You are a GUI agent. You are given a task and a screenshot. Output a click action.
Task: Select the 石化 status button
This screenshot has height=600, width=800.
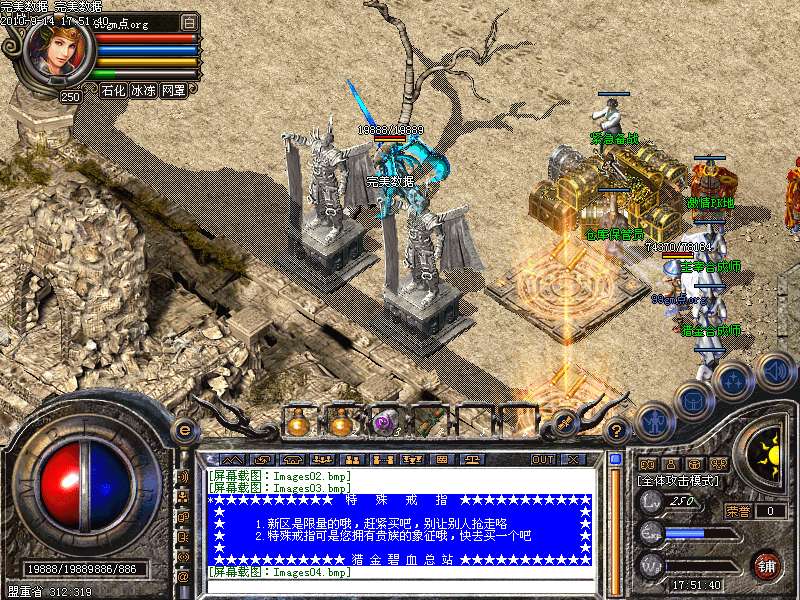coord(112,90)
